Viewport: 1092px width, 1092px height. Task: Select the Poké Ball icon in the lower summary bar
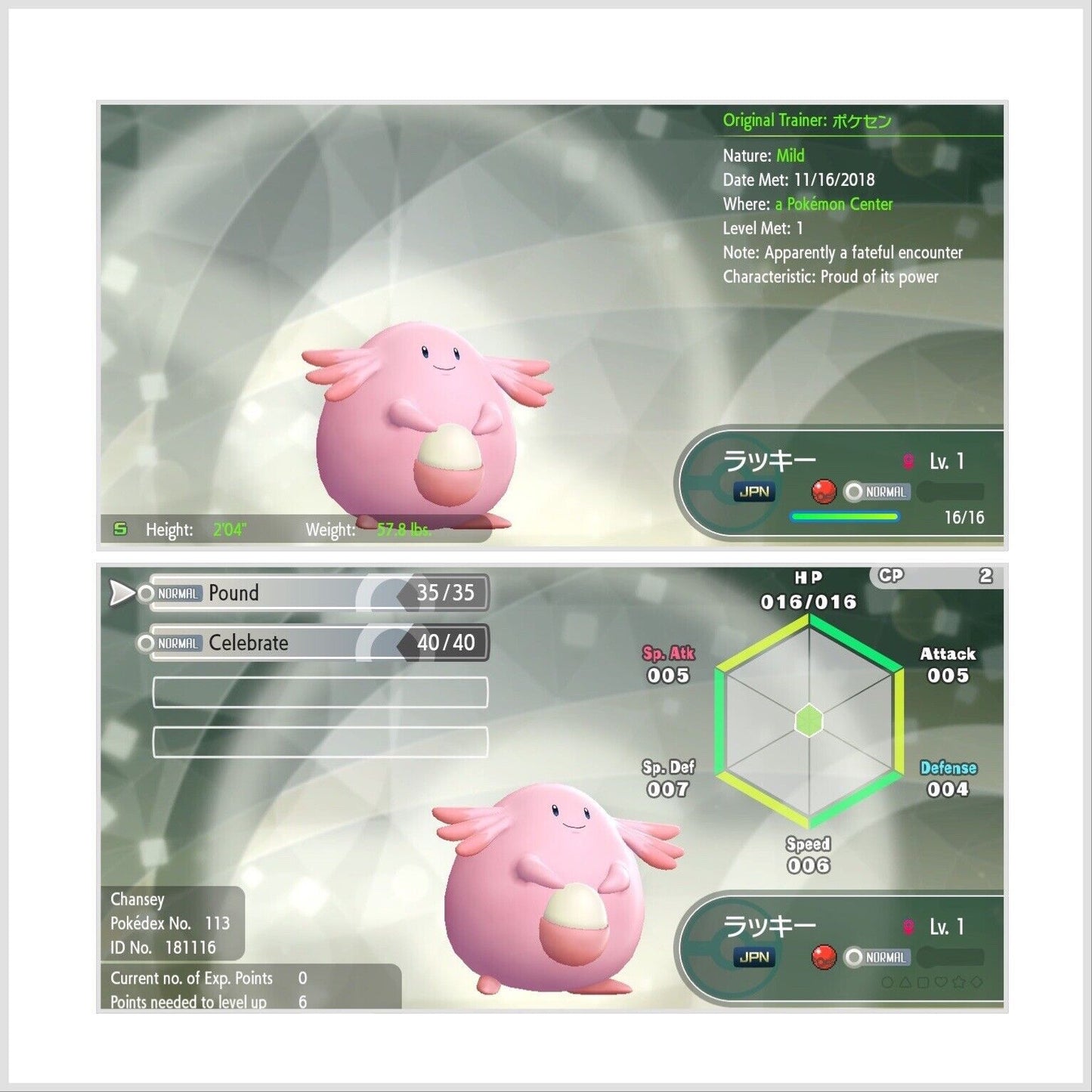pos(824,955)
